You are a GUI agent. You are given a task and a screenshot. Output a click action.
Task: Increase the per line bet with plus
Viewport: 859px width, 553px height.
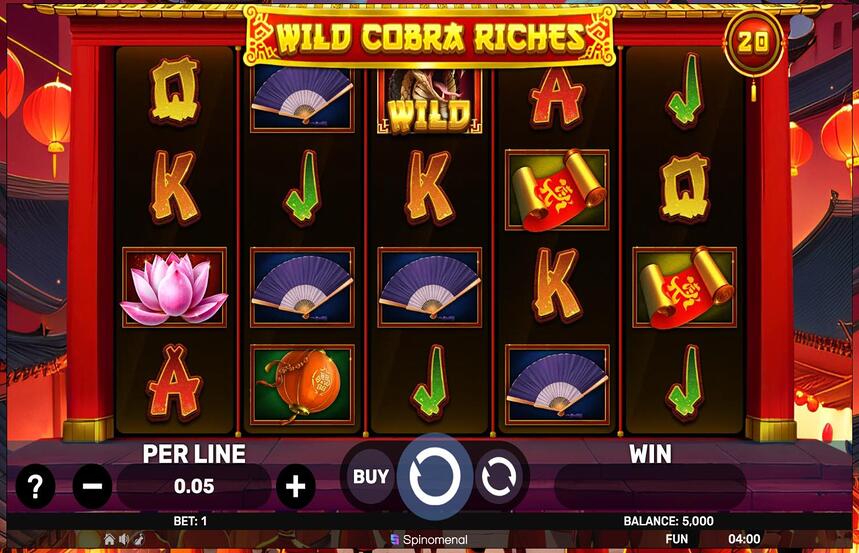tap(295, 487)
